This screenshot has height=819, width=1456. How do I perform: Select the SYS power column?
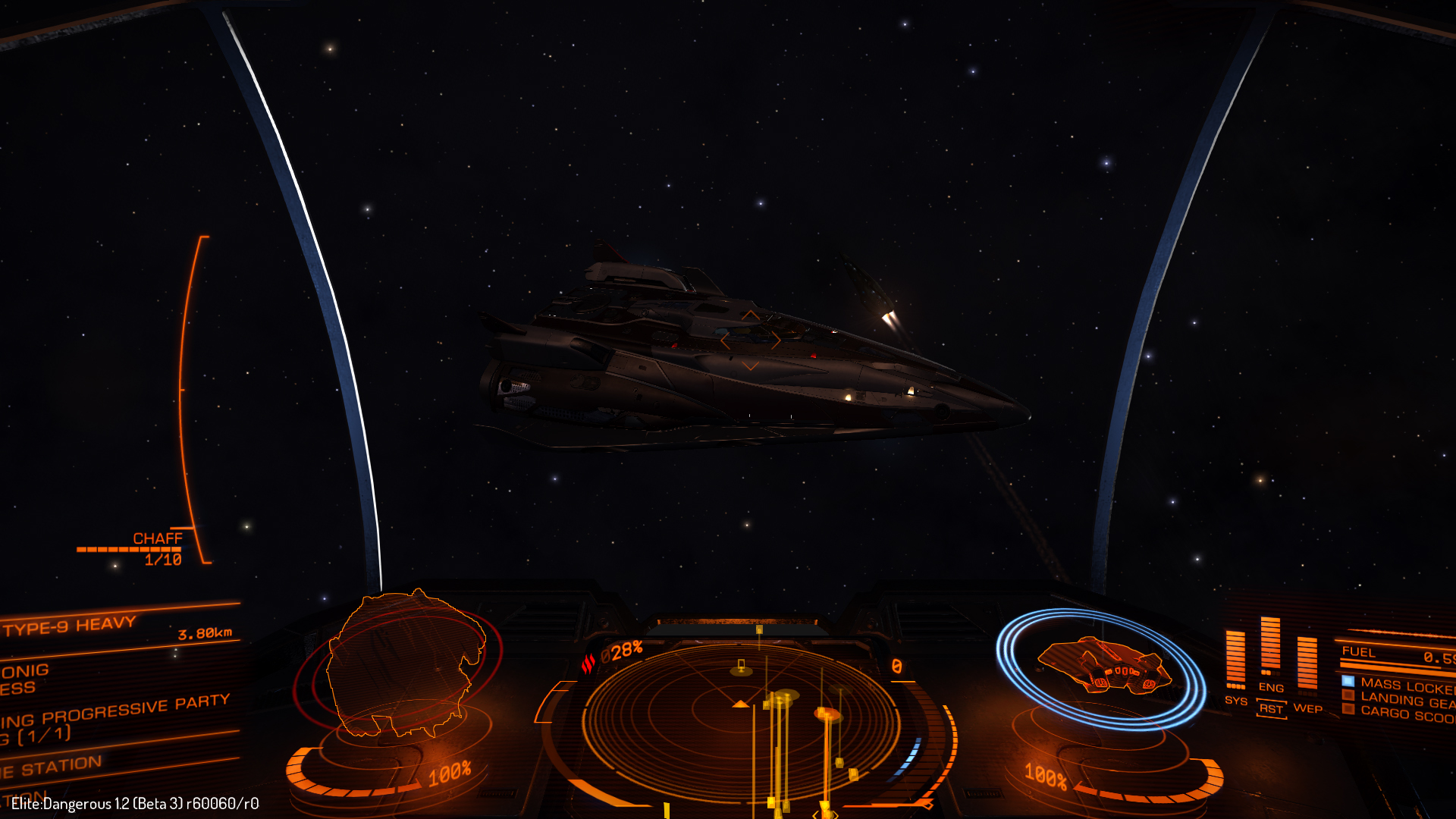click(x=1235, y=661)
